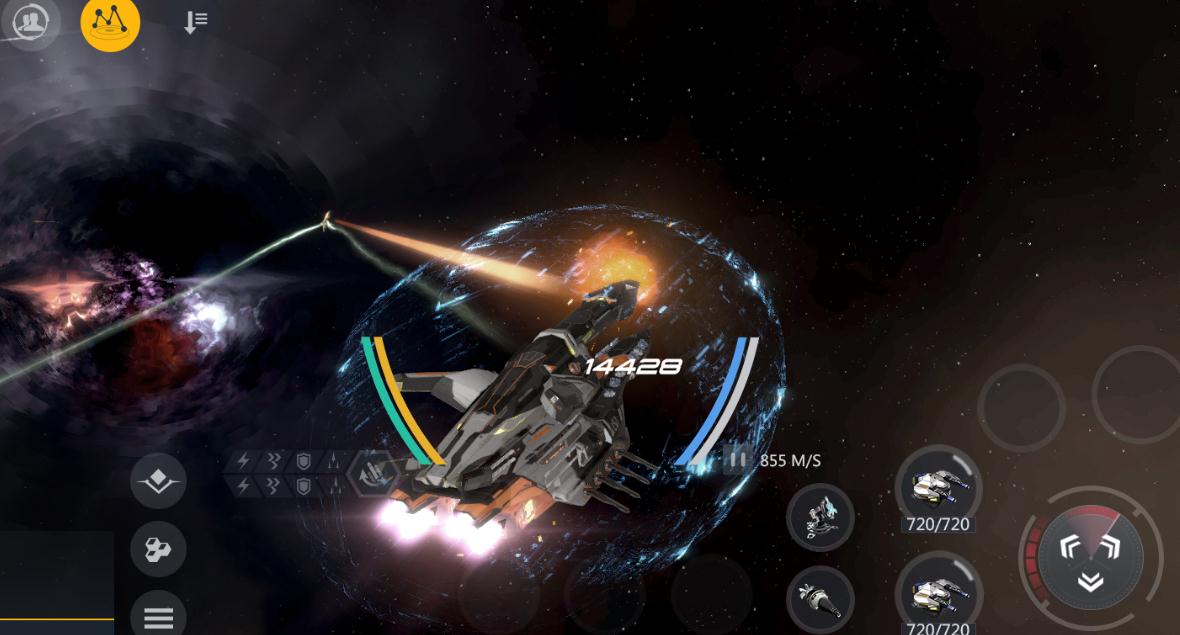Image resolution: width=1180 pixels, height=635 pixels.
Task: Tap the winged diamond button
Action: coord(158,484)
